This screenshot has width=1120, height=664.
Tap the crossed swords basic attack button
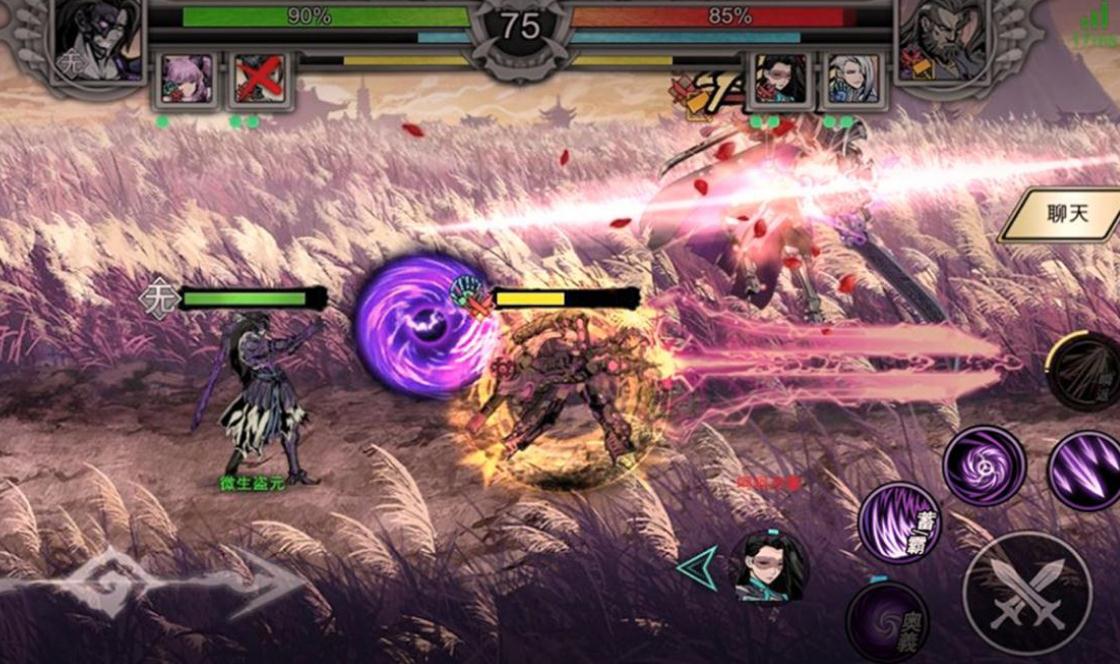(1027, 594)
